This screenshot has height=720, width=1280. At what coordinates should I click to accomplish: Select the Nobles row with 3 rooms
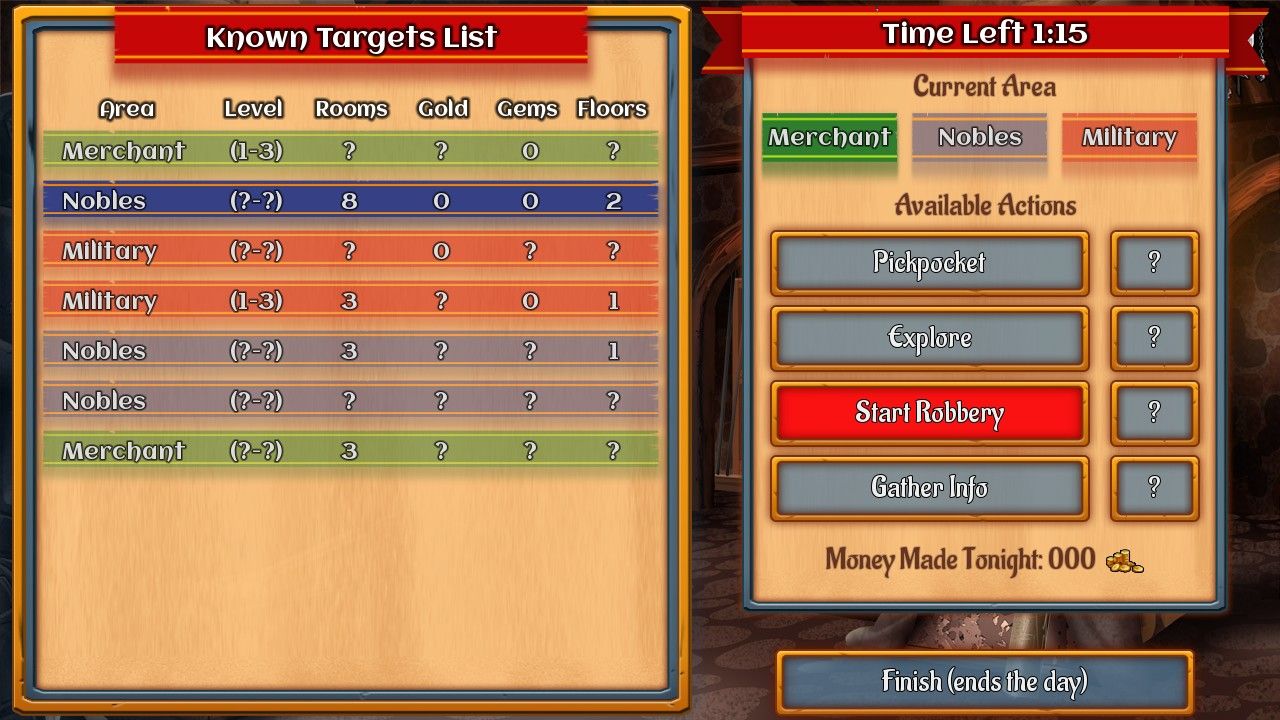pos(350,350)
